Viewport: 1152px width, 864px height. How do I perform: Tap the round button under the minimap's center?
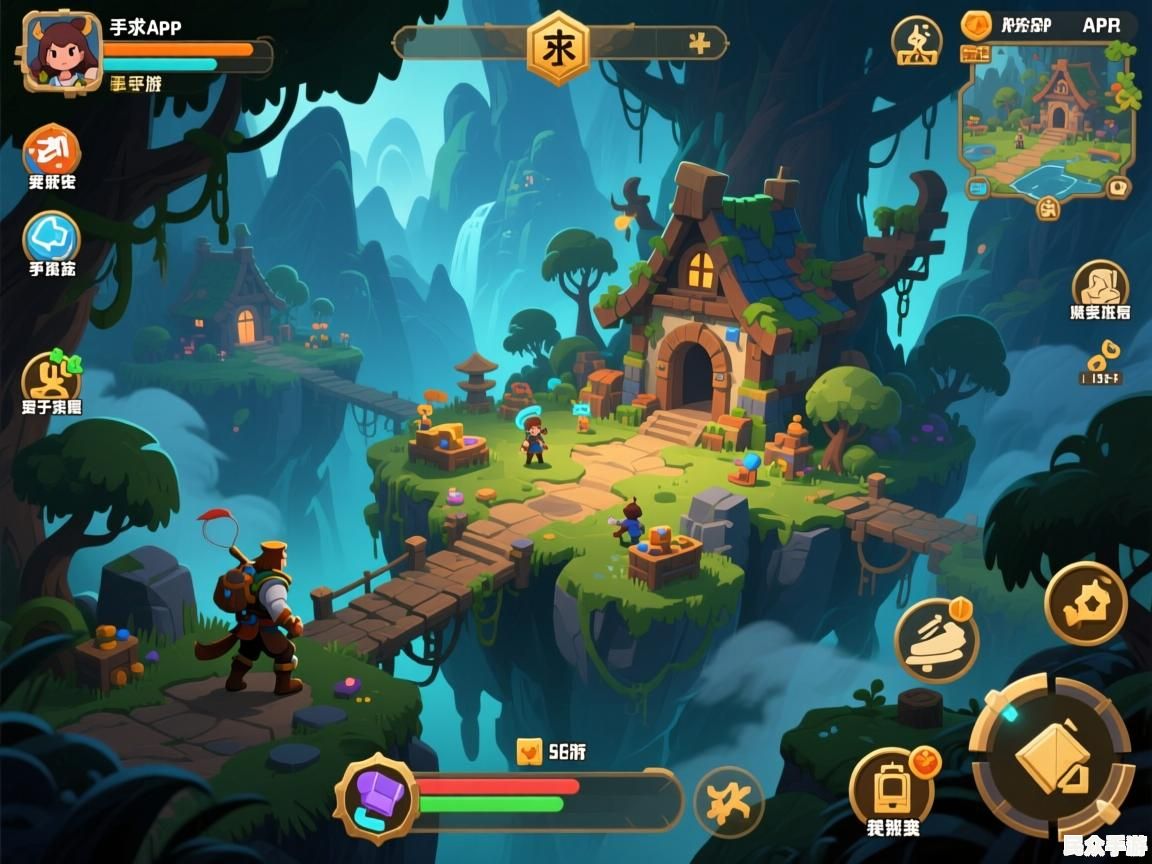click(x=1047, y=207)
